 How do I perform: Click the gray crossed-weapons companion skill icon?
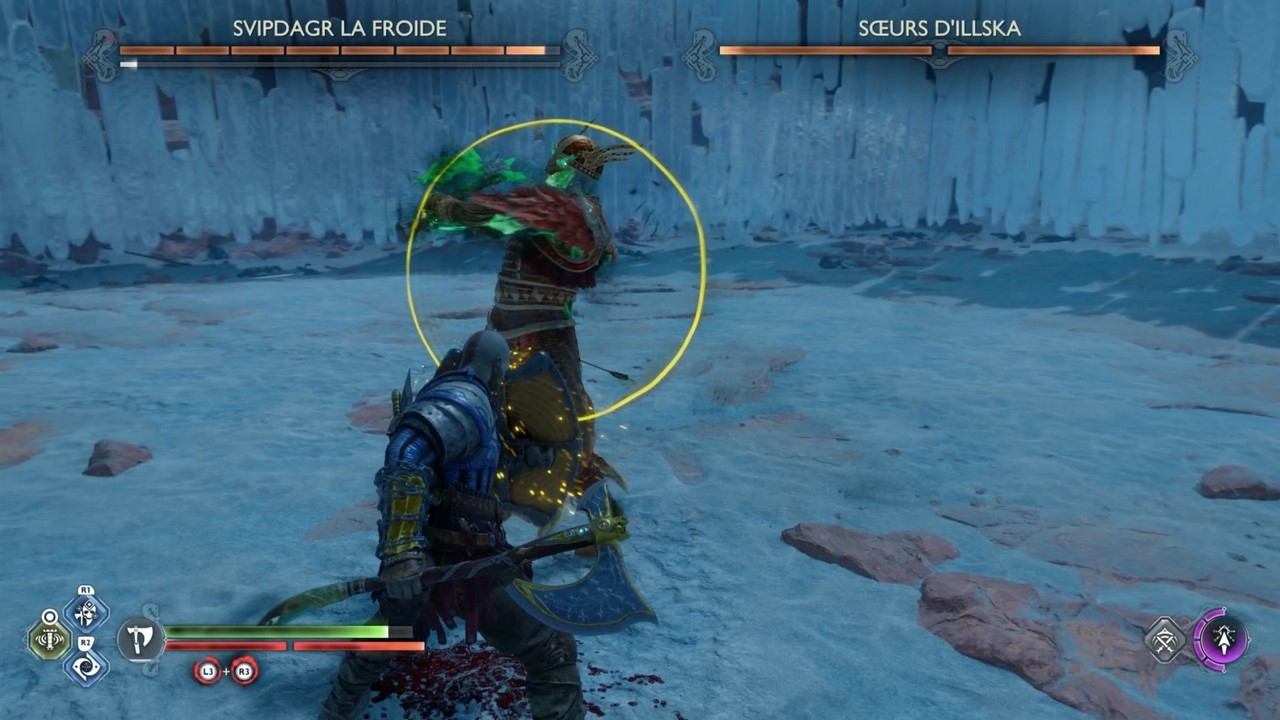click(1164, 639)
